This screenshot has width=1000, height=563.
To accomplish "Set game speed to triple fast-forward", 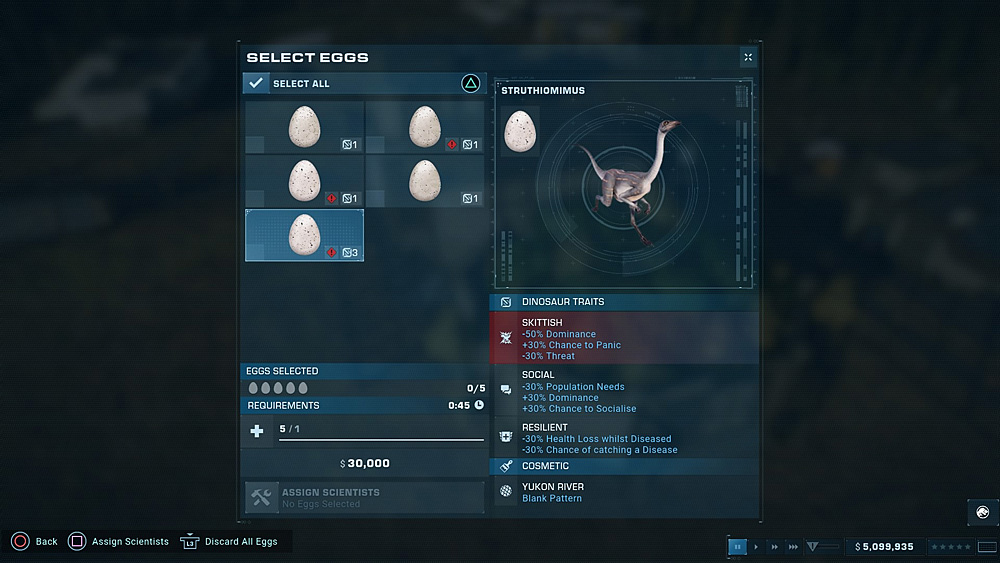I will [793, 547].
